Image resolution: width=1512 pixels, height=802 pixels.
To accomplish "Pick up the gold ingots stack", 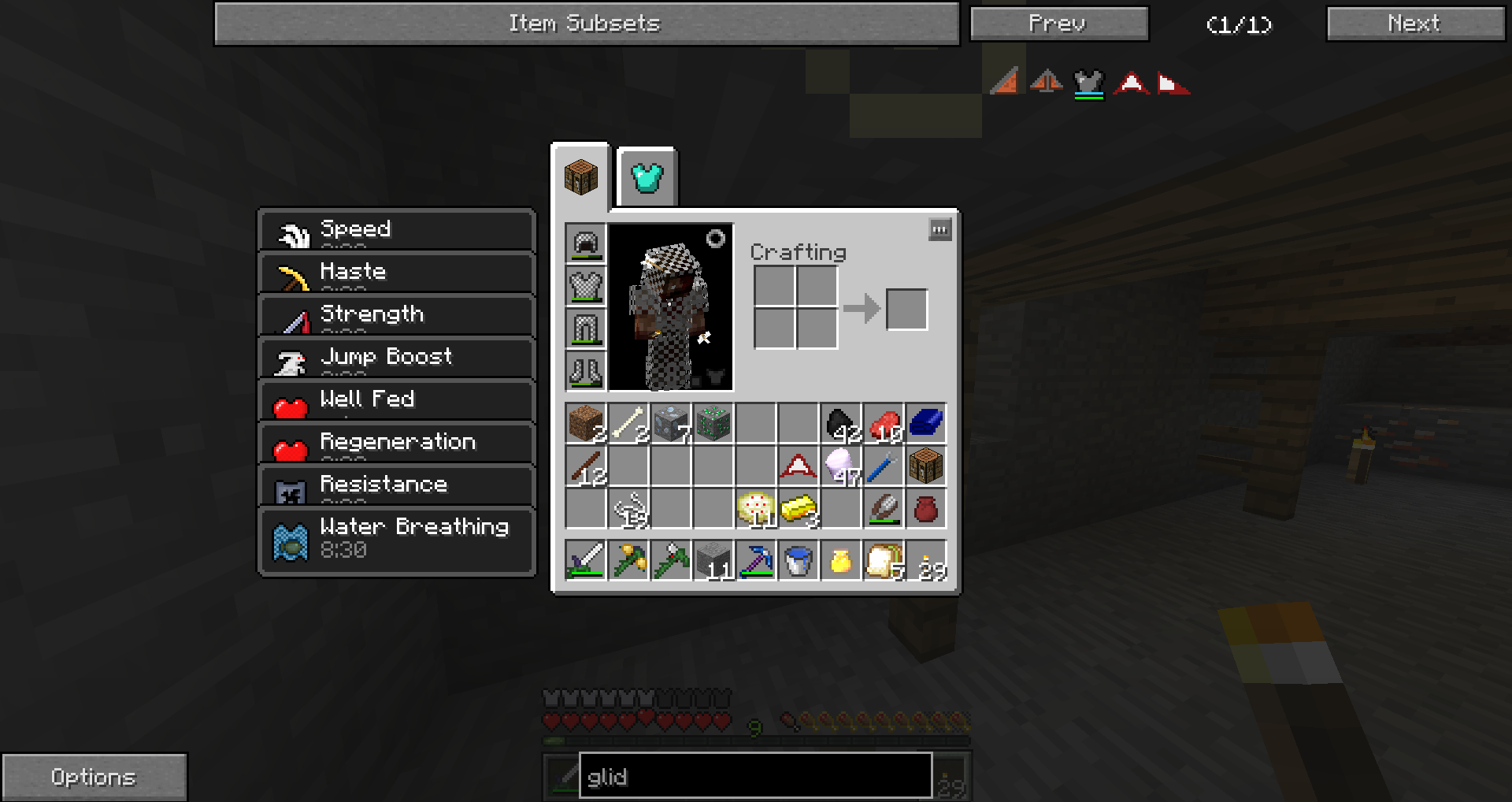I will point(799,508).
